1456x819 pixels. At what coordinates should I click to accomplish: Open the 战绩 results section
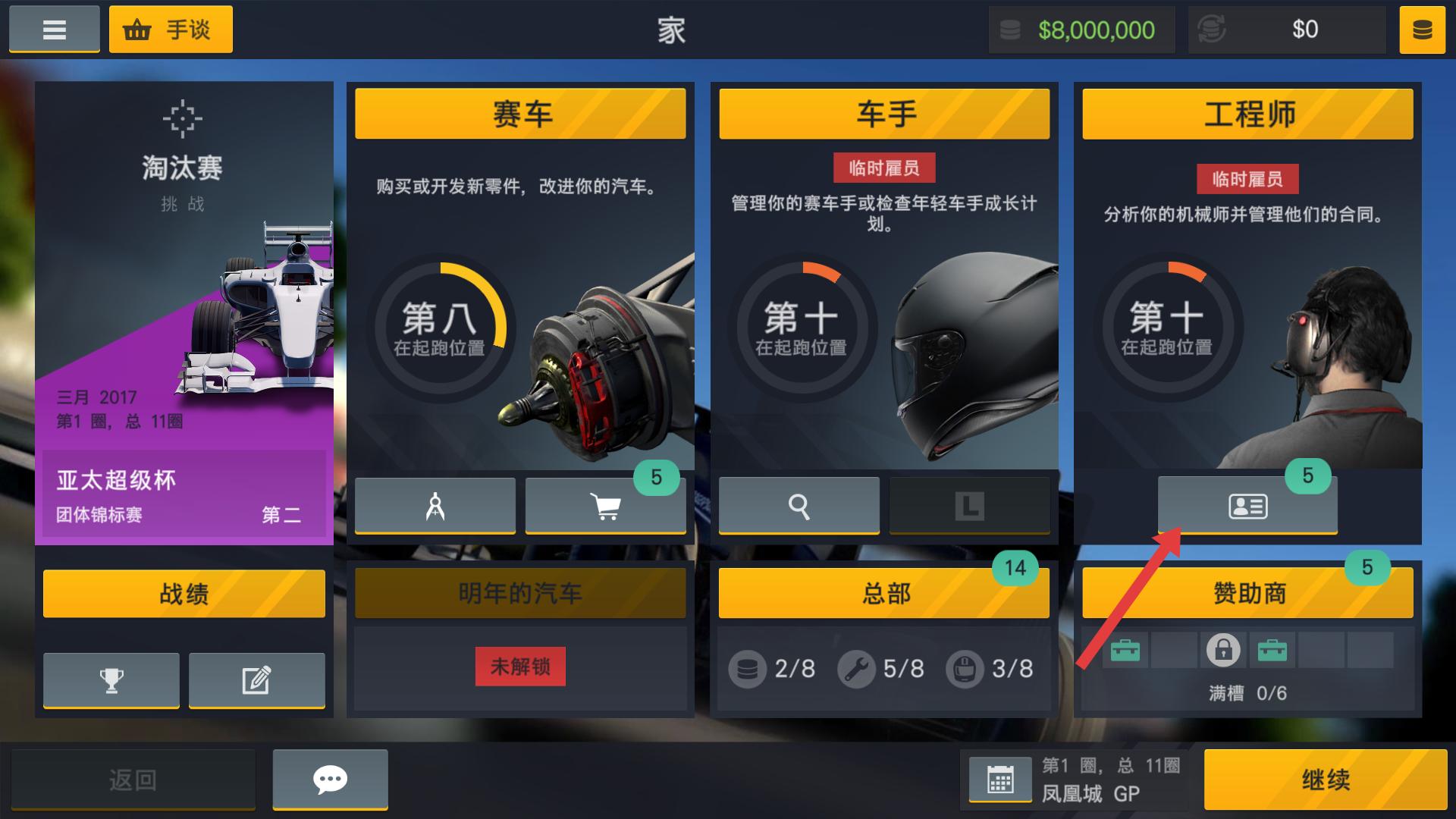pyautogui.click(x=184, y=593)
